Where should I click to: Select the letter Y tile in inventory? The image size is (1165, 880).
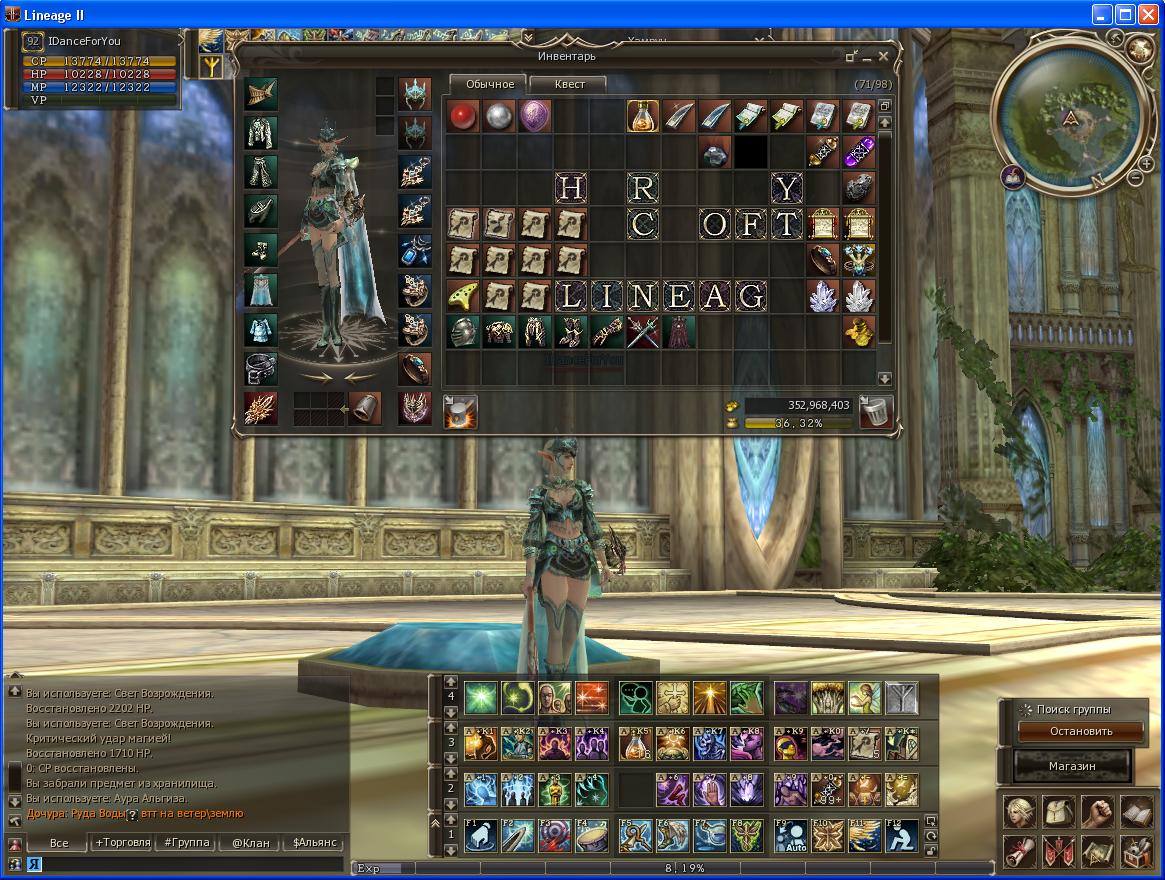click(786, 188)
